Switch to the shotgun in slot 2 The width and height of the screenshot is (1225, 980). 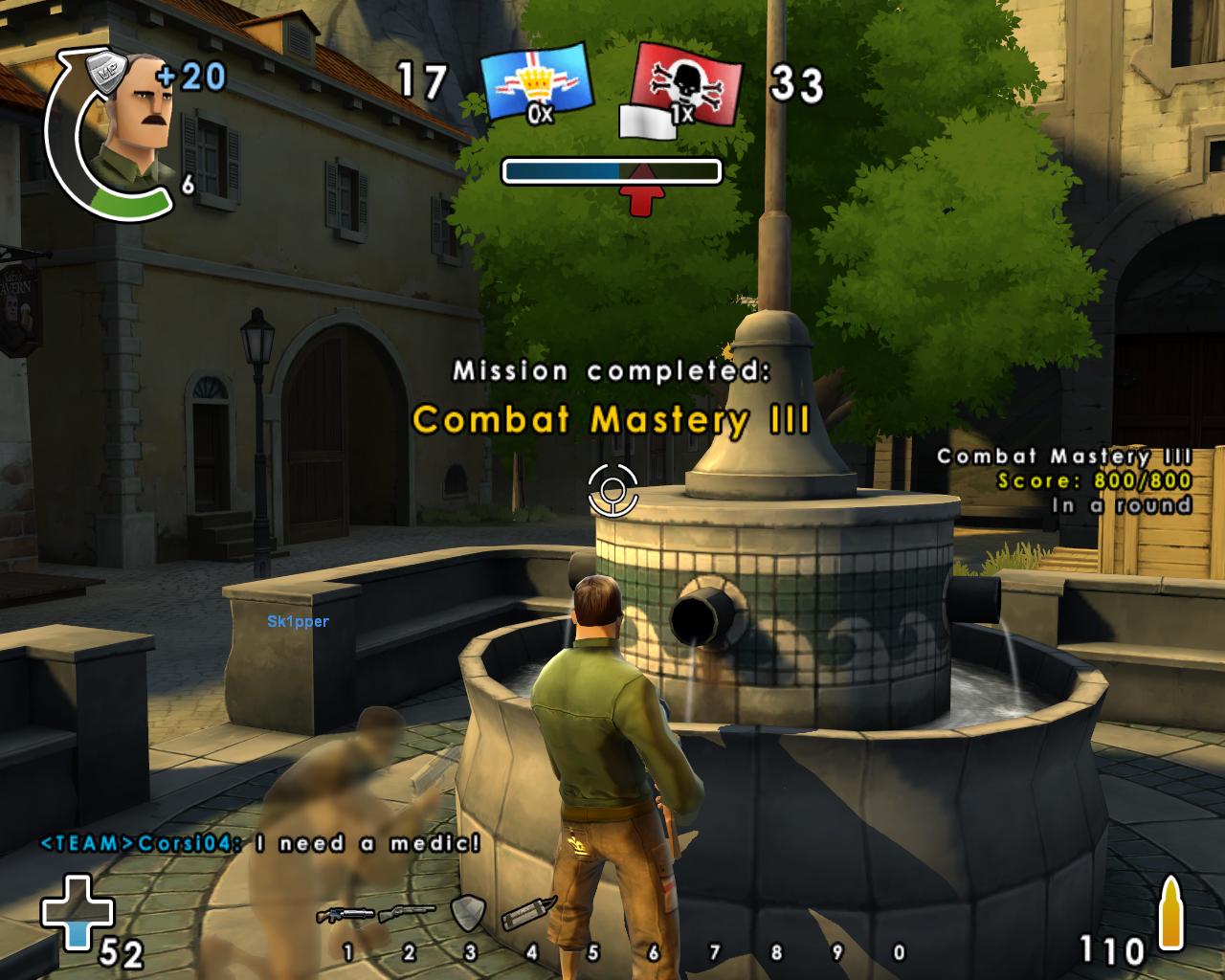pyautogui.click(x=407, y=914)
